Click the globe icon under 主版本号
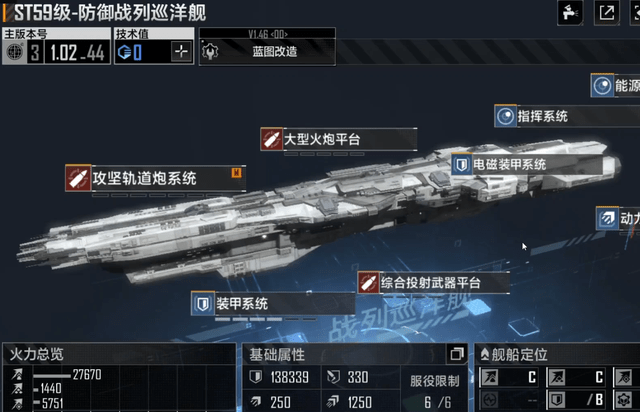Viewport: 640px width, 412px height. point(14,52)
